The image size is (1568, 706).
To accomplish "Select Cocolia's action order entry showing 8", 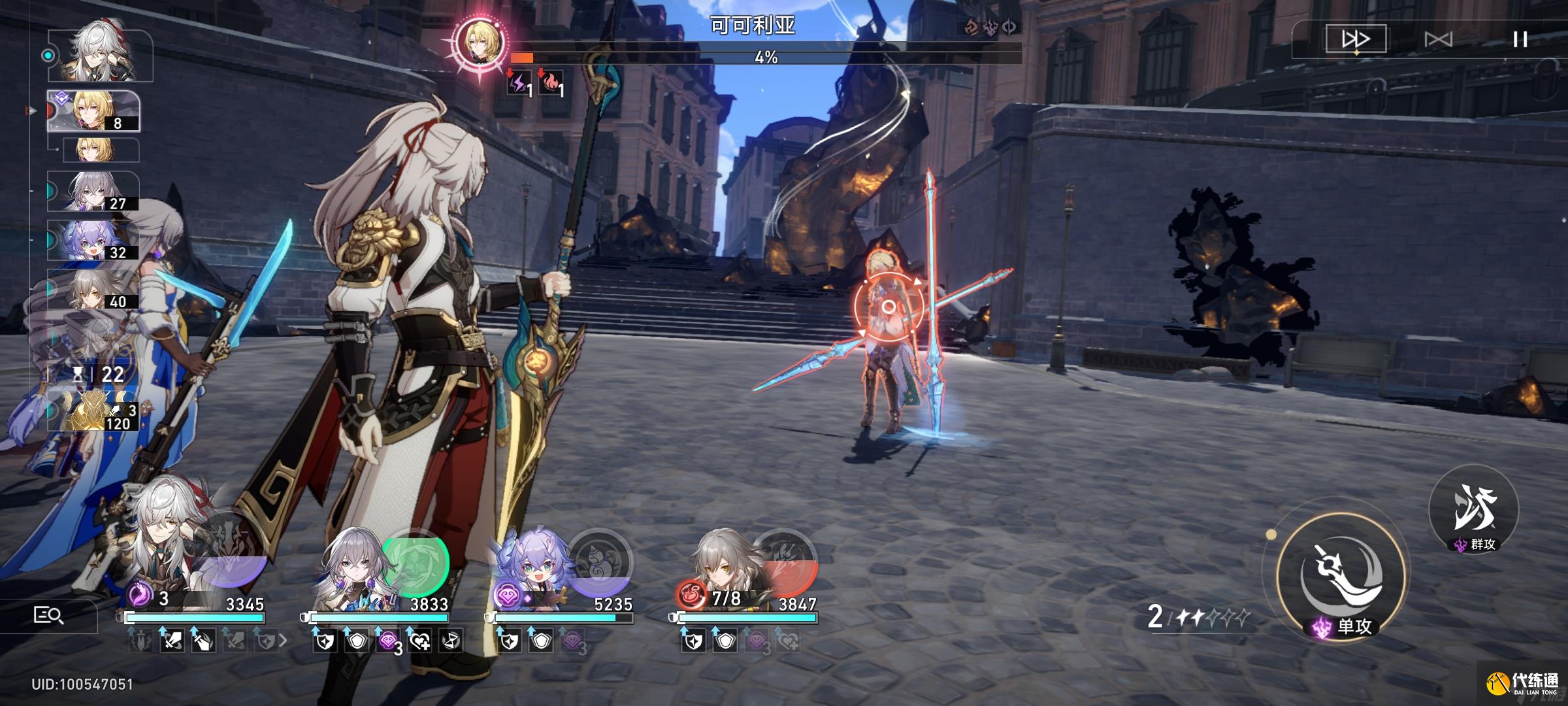I will tap(93, 110).
